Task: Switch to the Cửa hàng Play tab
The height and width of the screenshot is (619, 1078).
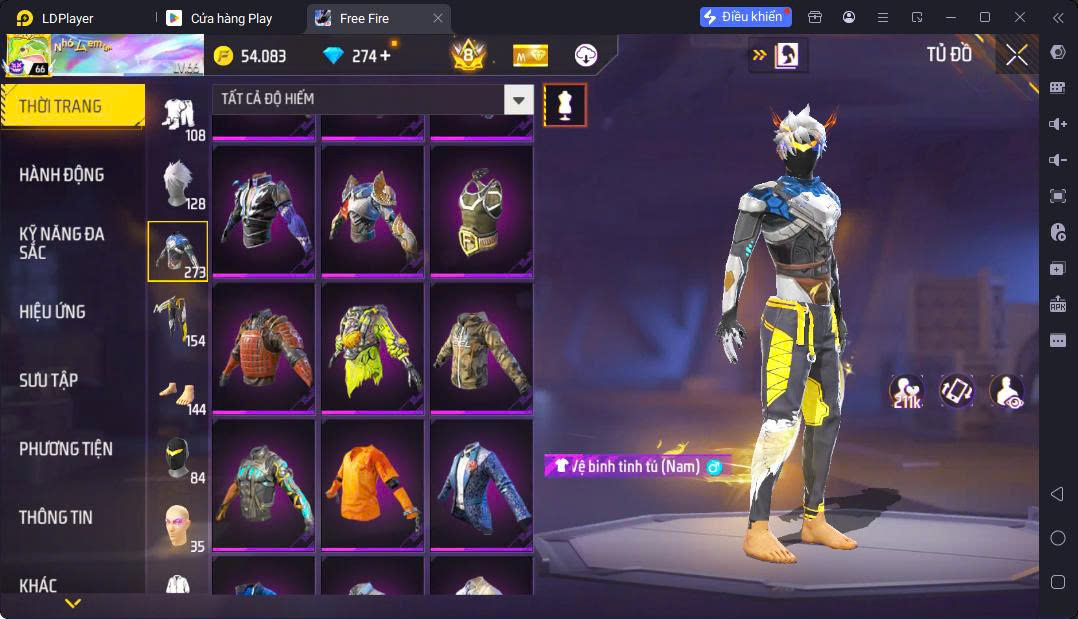Action: click(x=231, y=18)
